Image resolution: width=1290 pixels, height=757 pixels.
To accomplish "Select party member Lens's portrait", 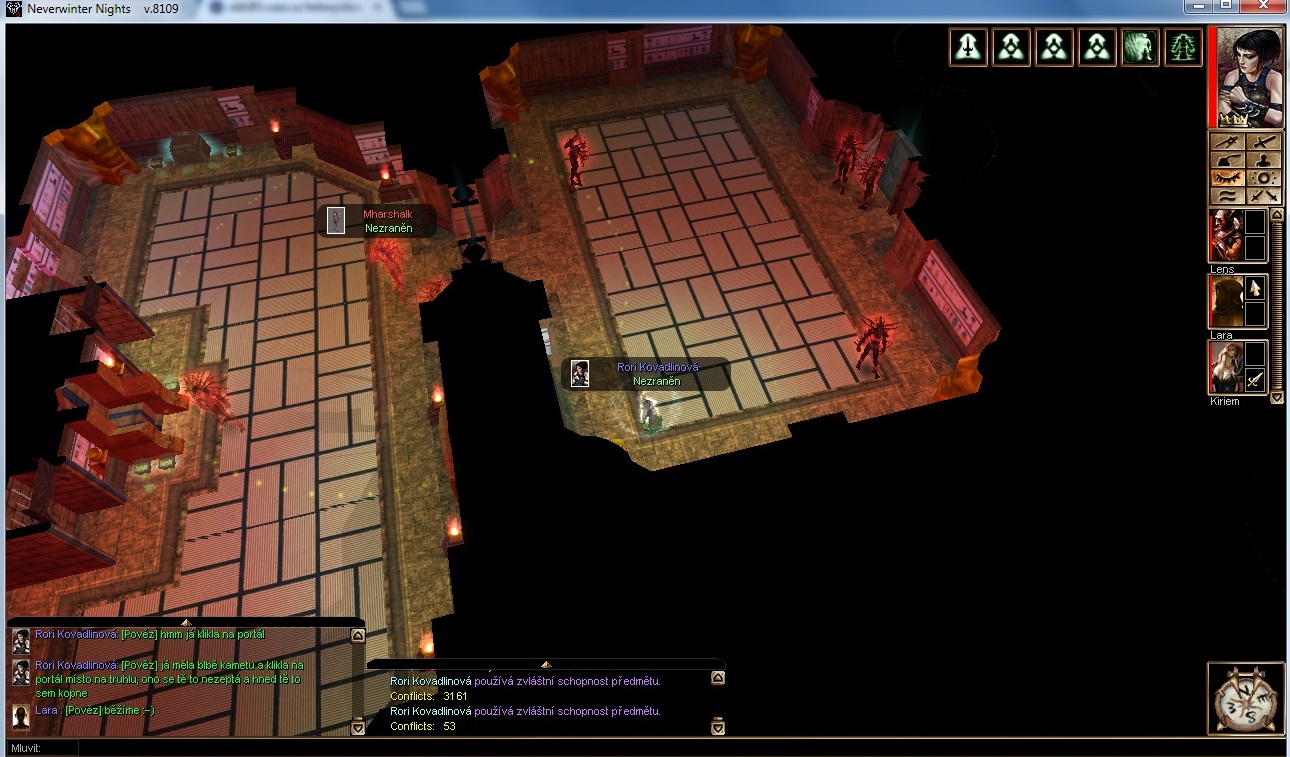I will coord(1225,236).
